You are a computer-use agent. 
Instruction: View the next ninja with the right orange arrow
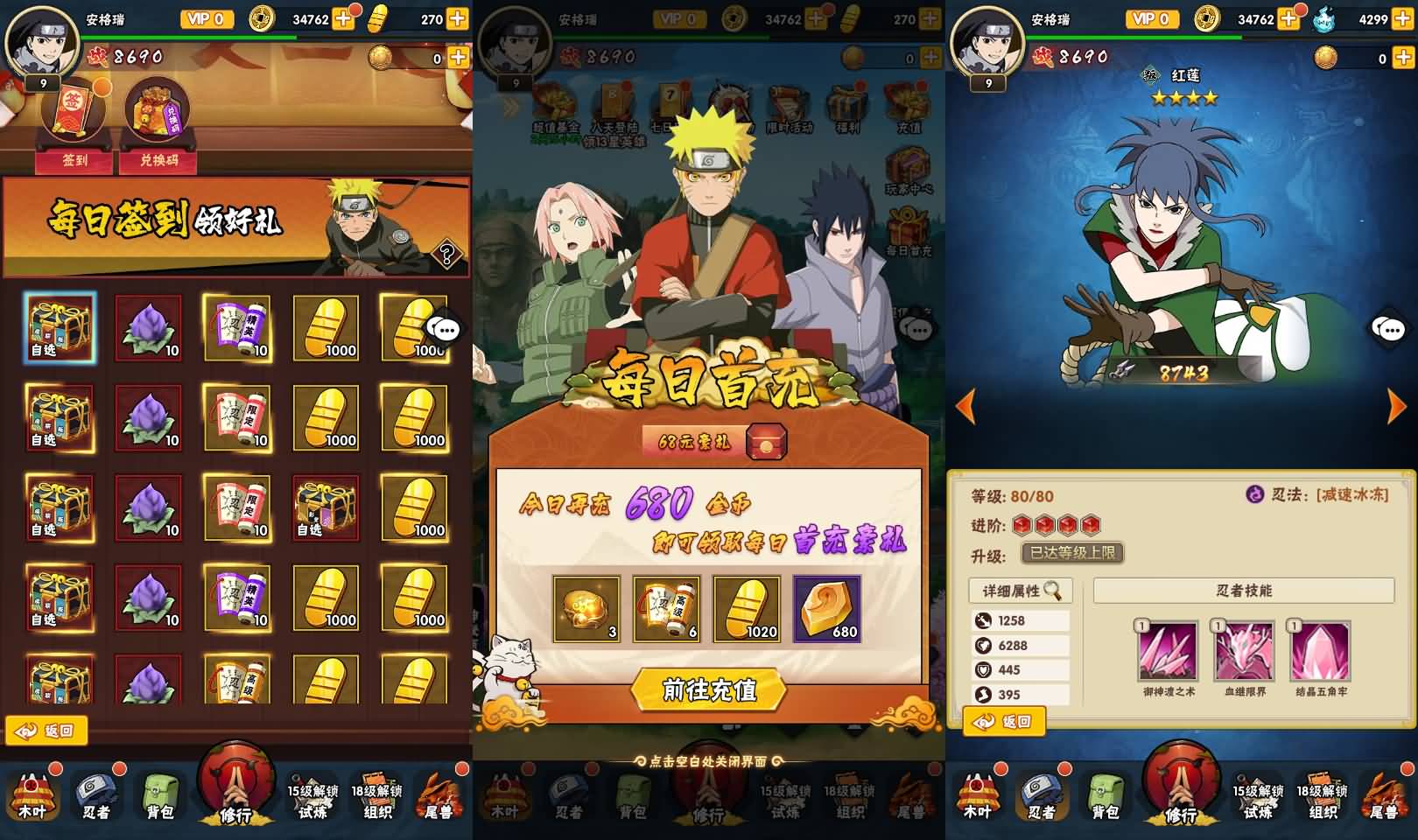click(x=1397, y=407)
